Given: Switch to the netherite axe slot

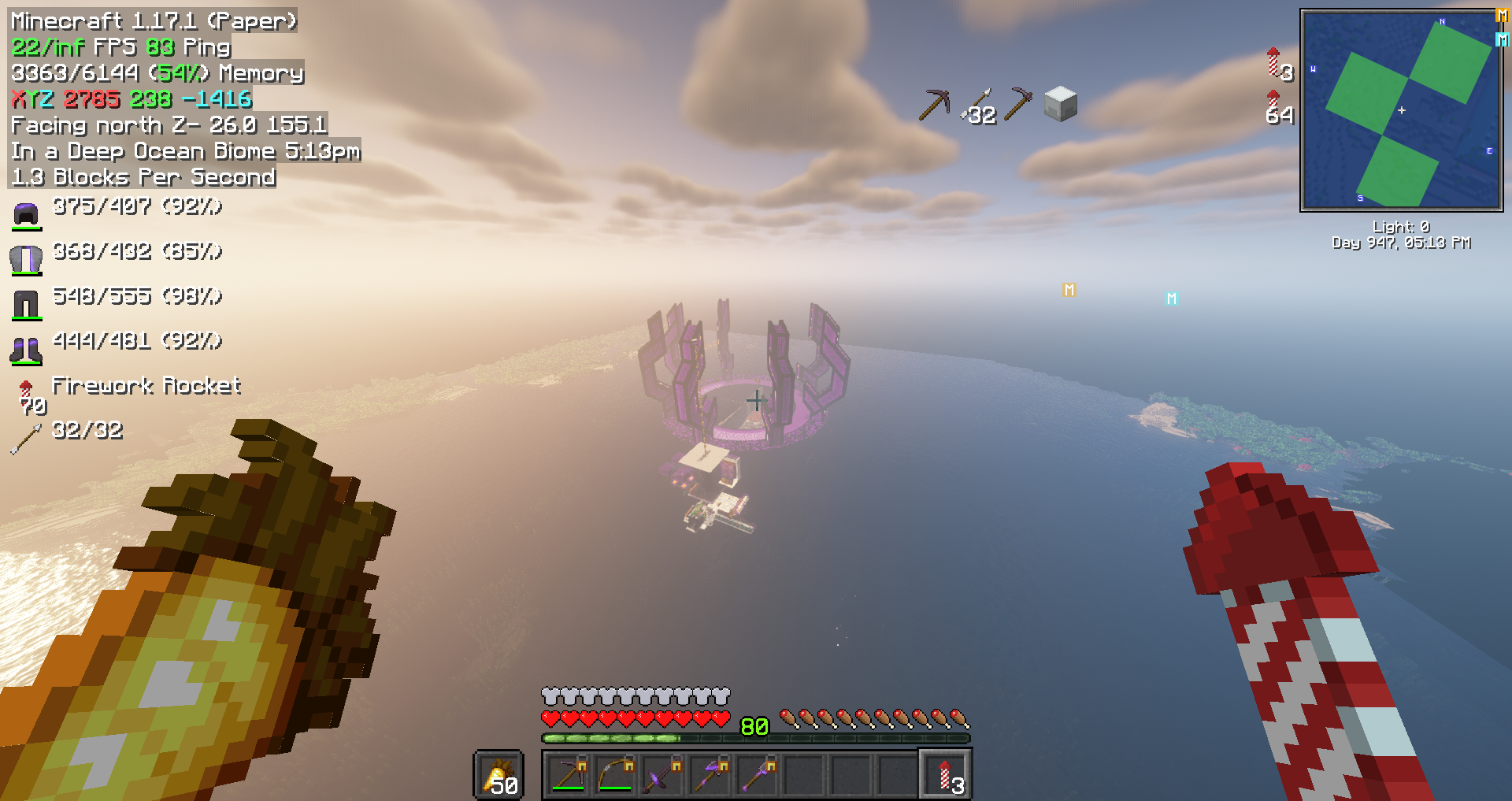Looking at the screenshot, I should point(710,775).
